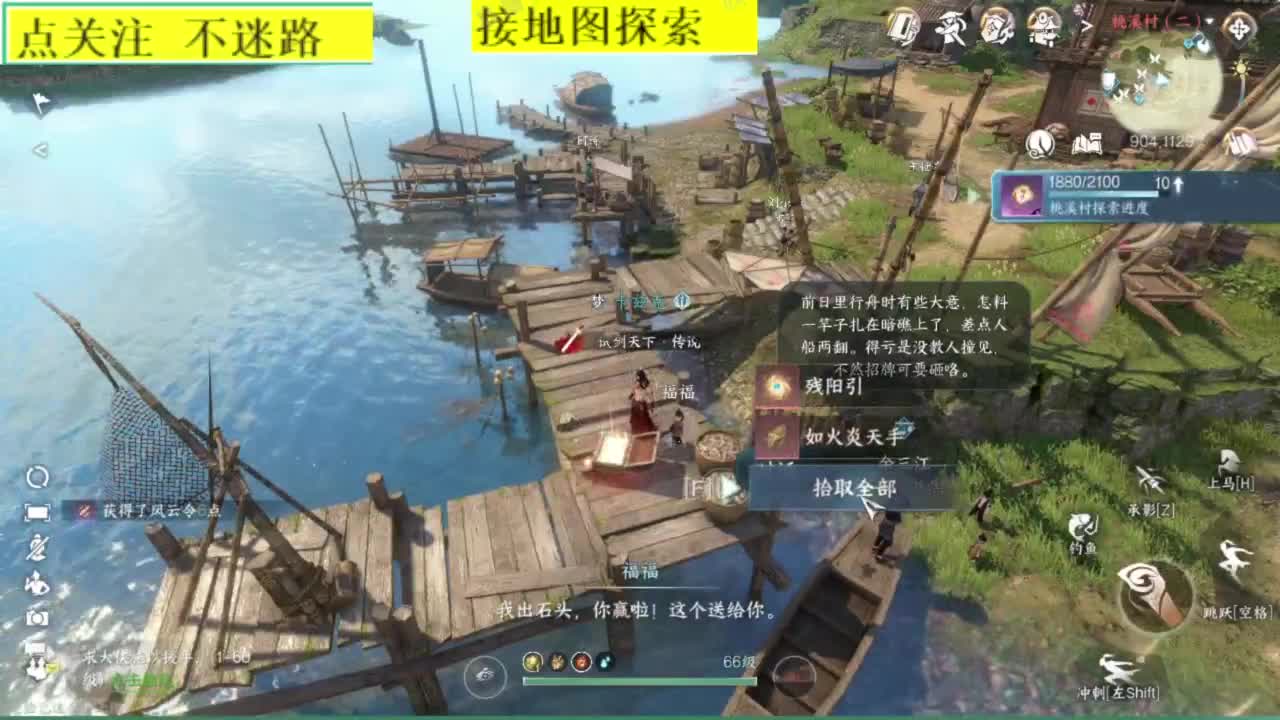Click the clock icon under the minimap
Viewport: 1280px width, 720px height.
click(x=1040, y=144)
